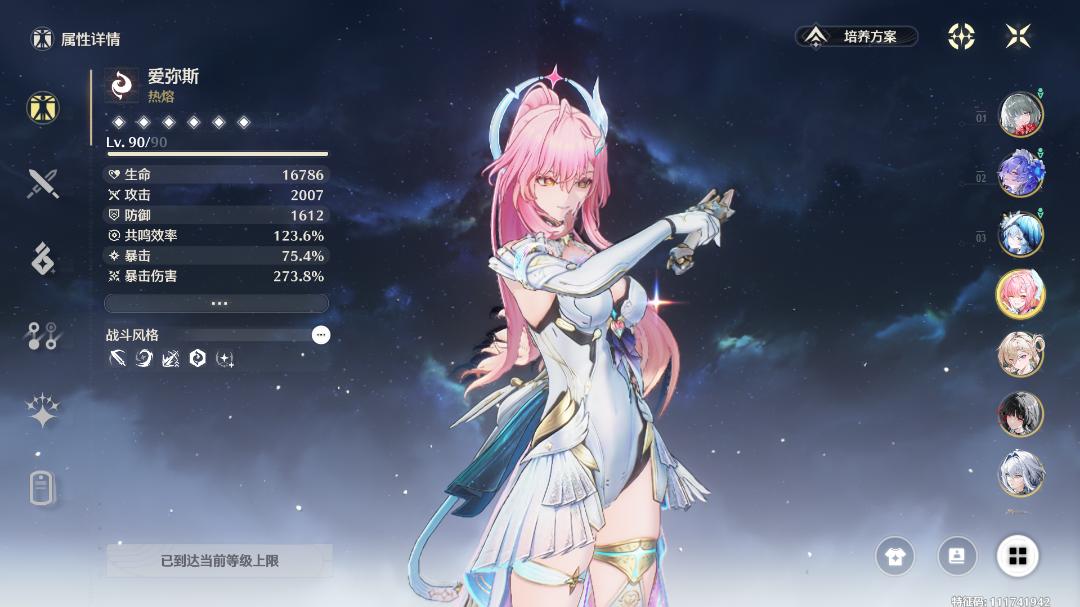Screen dimensions: 1080x607
Task: Choose the blonde character portrait
Action: [x=1020, y=354]
